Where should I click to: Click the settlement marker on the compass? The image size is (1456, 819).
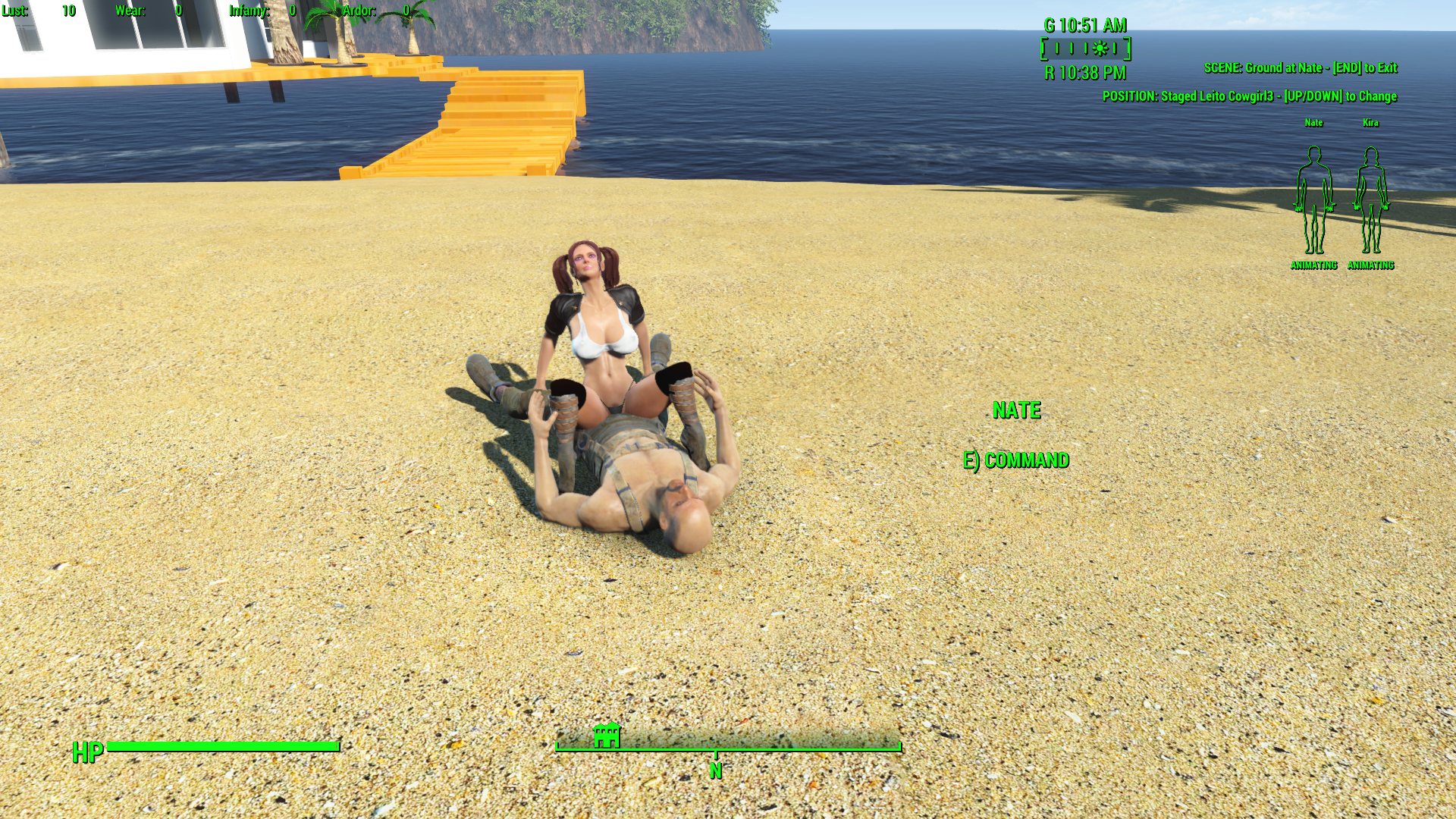click(x=607, y=736)
